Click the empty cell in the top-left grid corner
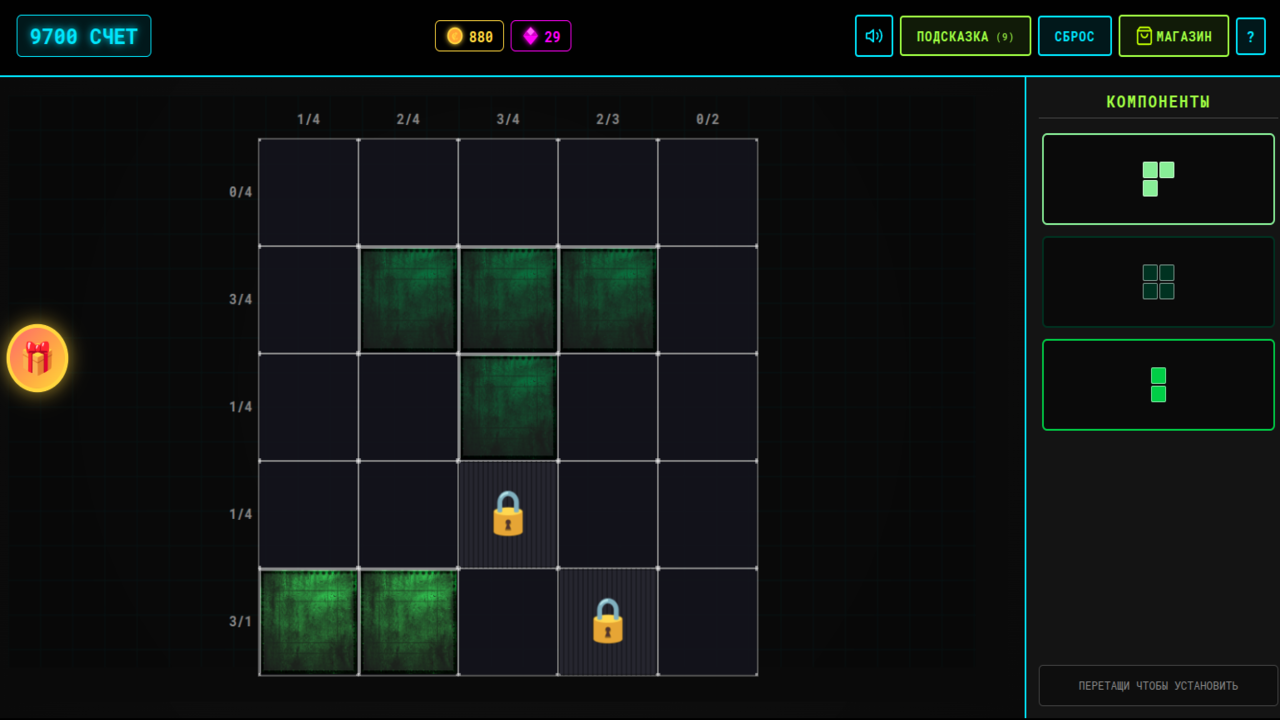This screenshot has width=1280, height=720. point(308,190)
